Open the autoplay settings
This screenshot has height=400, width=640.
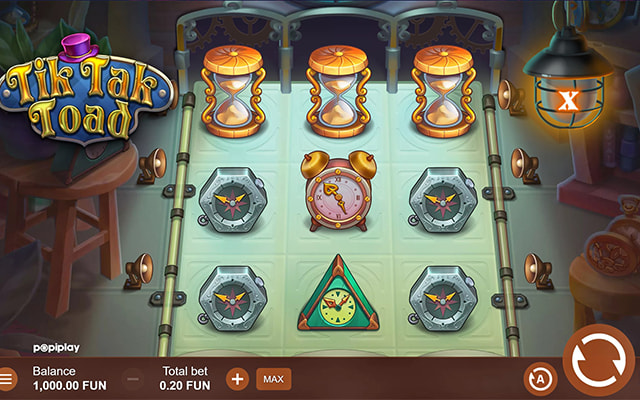(537, 377)
